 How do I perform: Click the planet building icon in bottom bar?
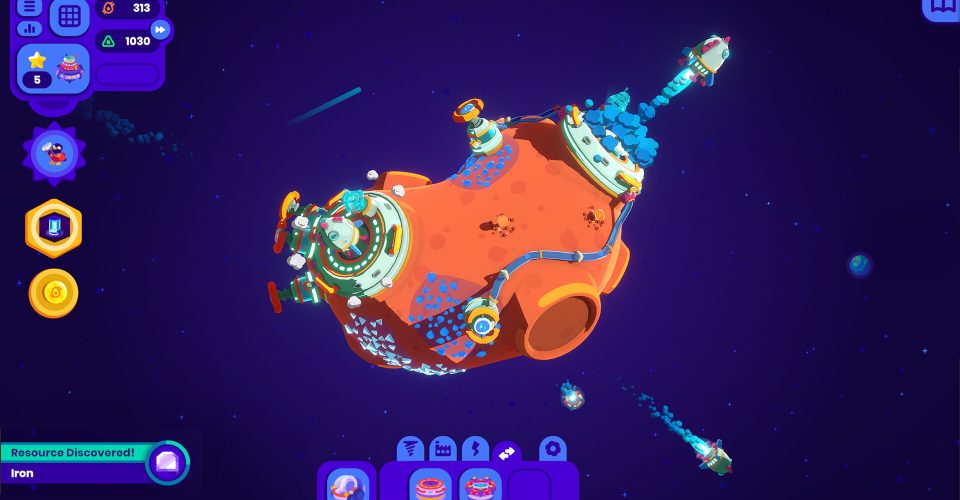point(347,484)
